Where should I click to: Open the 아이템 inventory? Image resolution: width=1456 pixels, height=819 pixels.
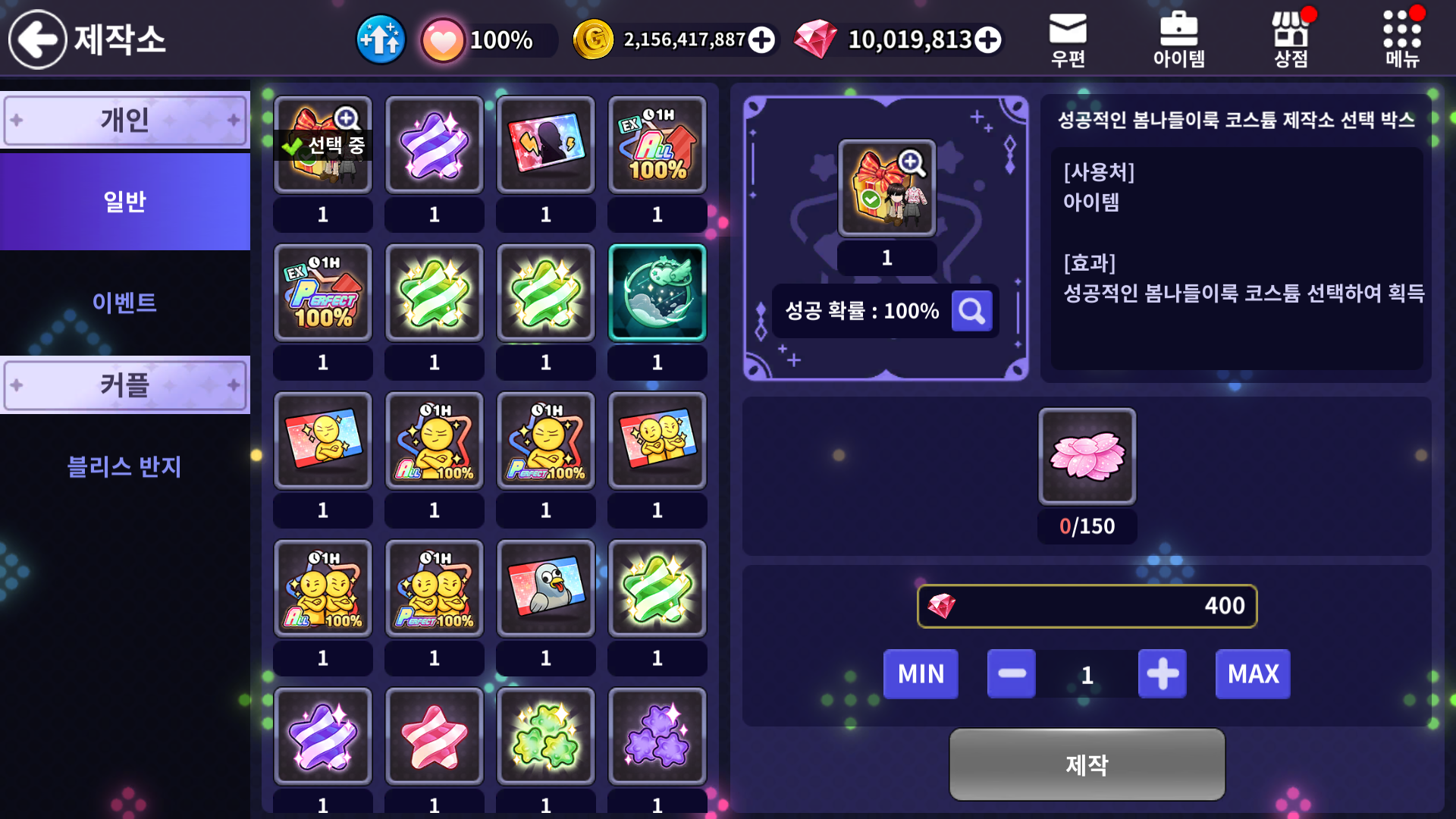click(x=1178, y=39)
